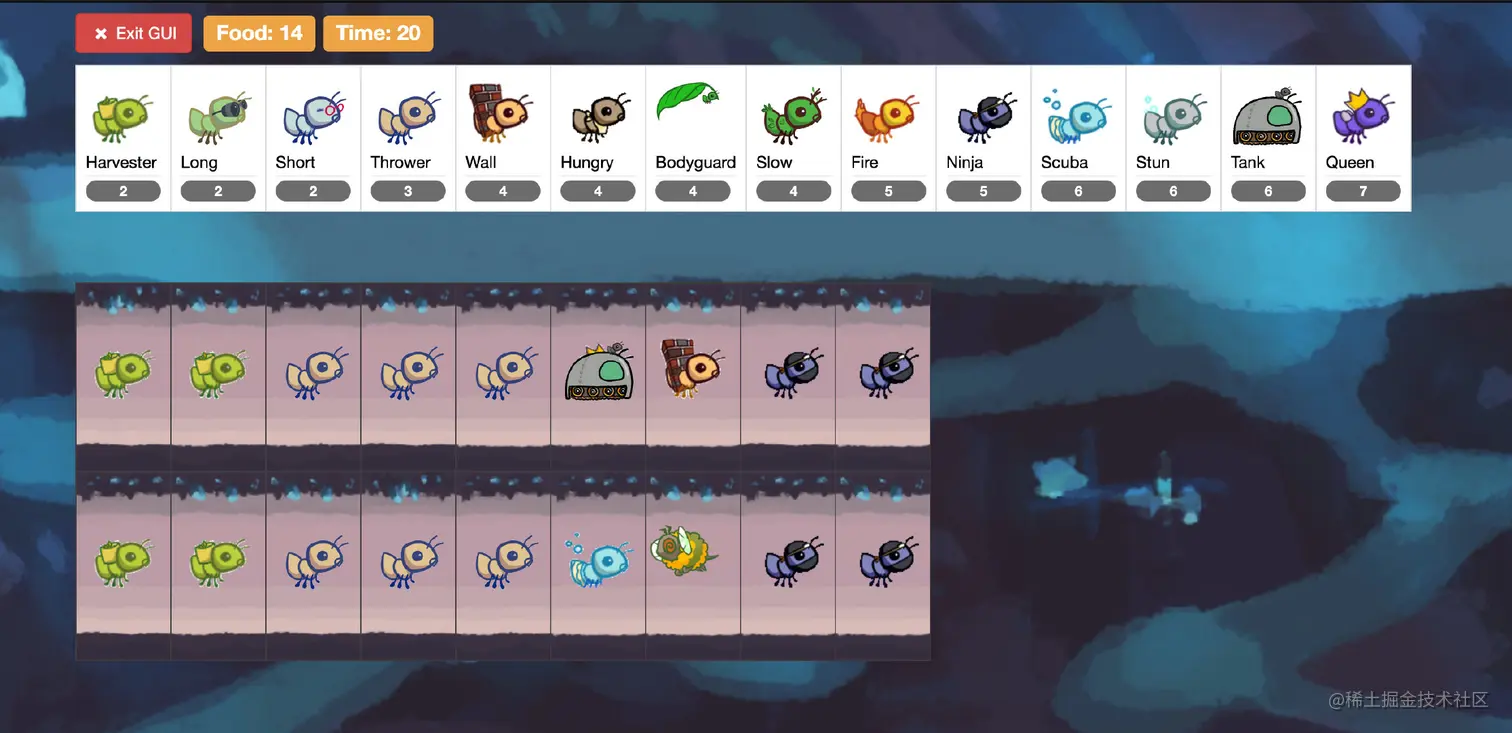
Task: Pick the Short thrower ant card
Action: (313, 138)
